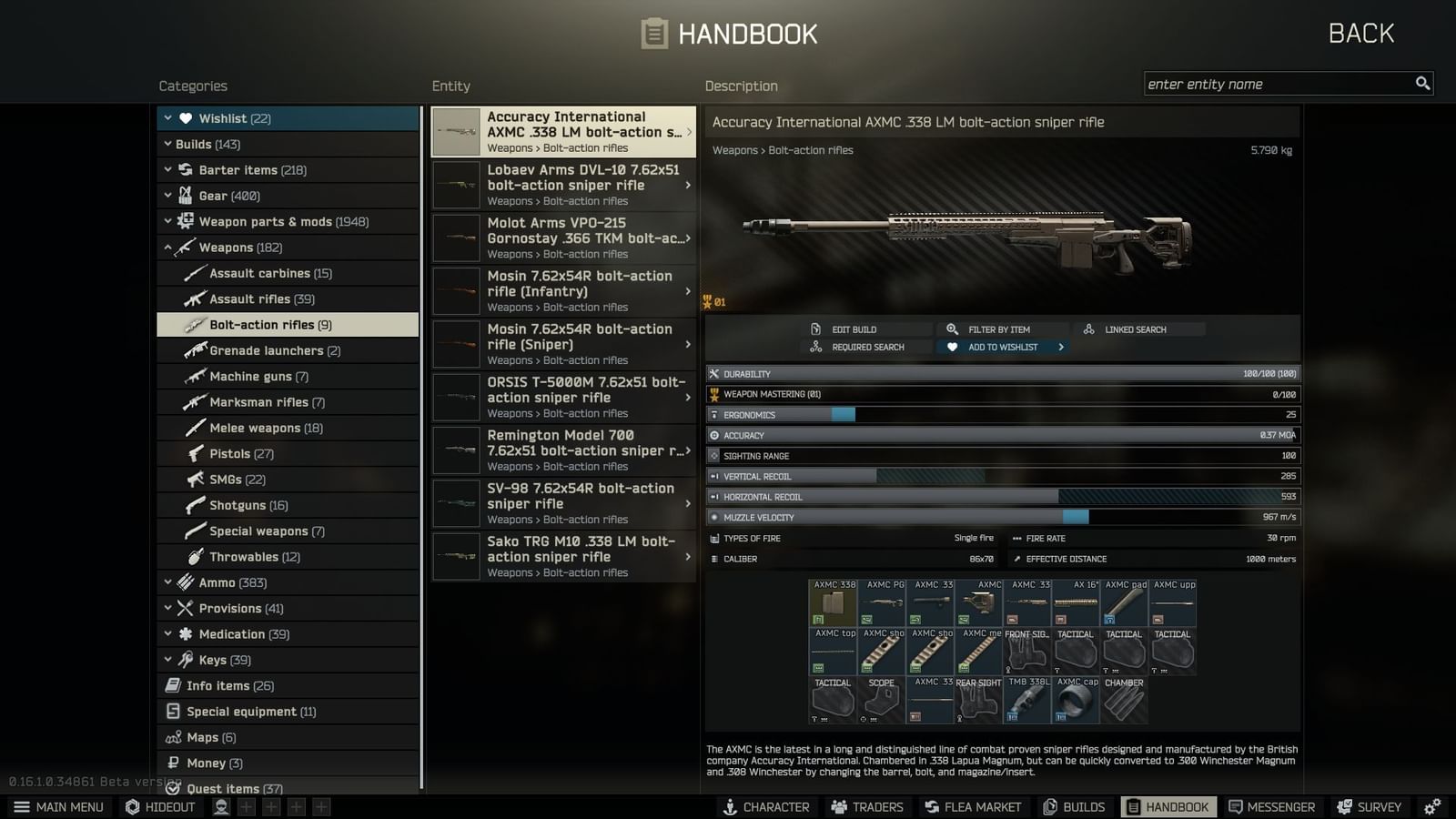Click the Edit Build icon
Viewport: 1456px width, 819px height.
point(815,329)
